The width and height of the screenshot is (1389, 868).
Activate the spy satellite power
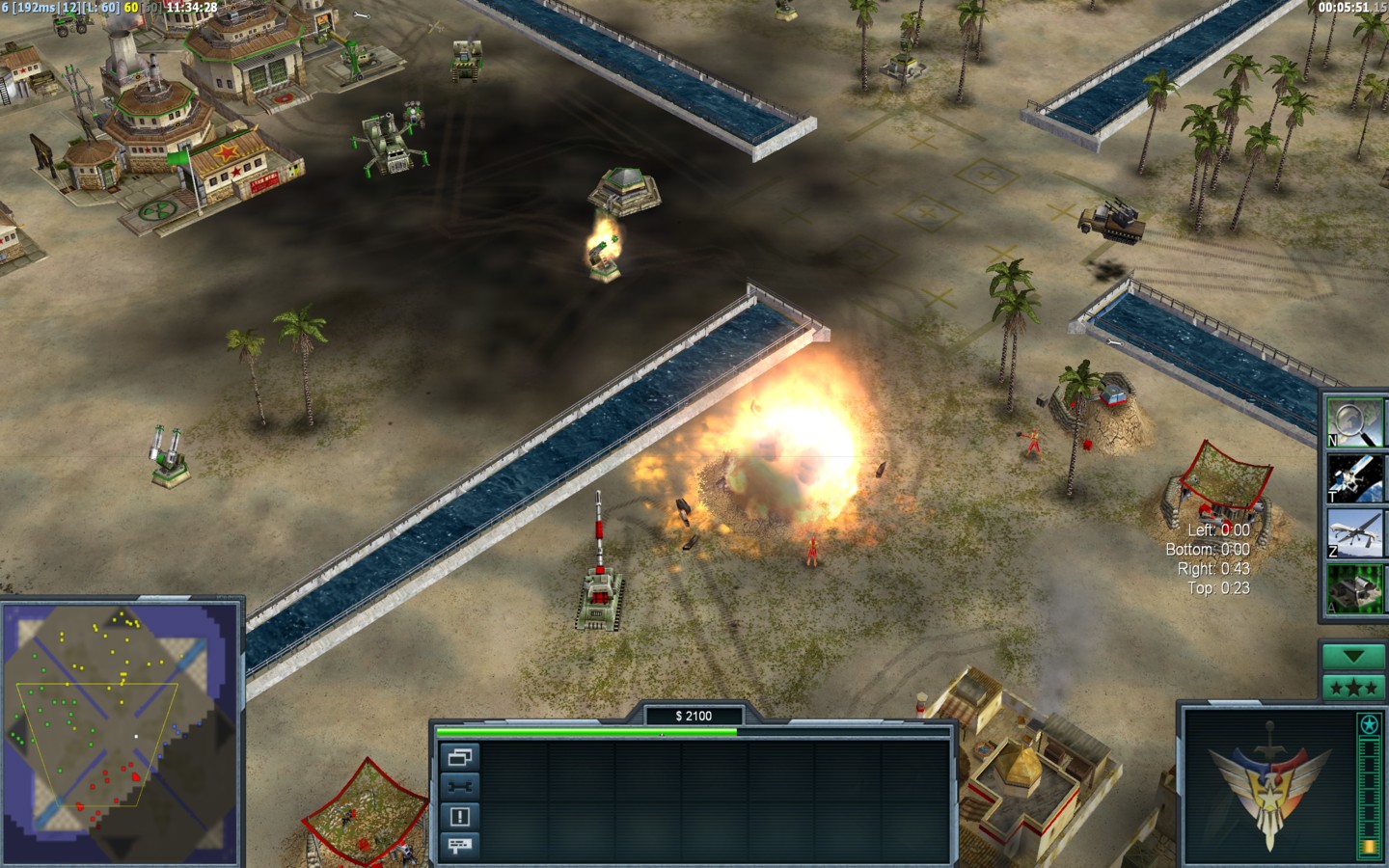[x=1352, y=478]
